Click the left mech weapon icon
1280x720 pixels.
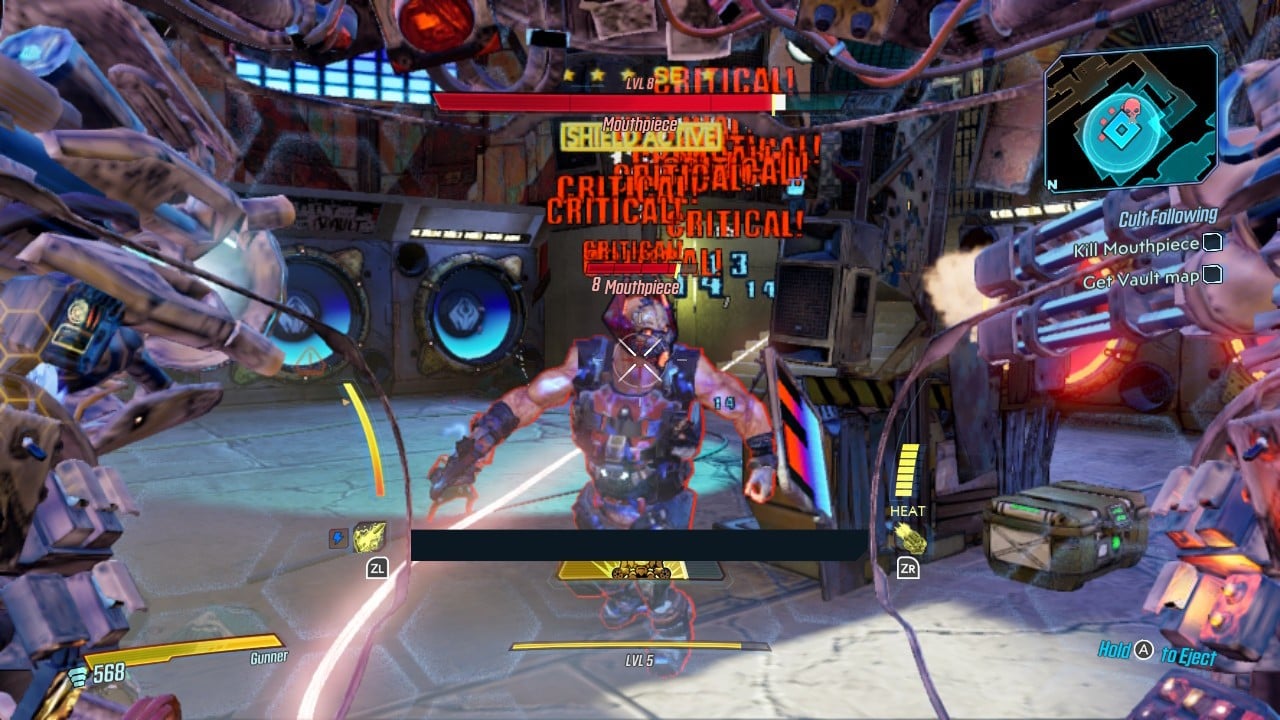click(x=369, y=538)
